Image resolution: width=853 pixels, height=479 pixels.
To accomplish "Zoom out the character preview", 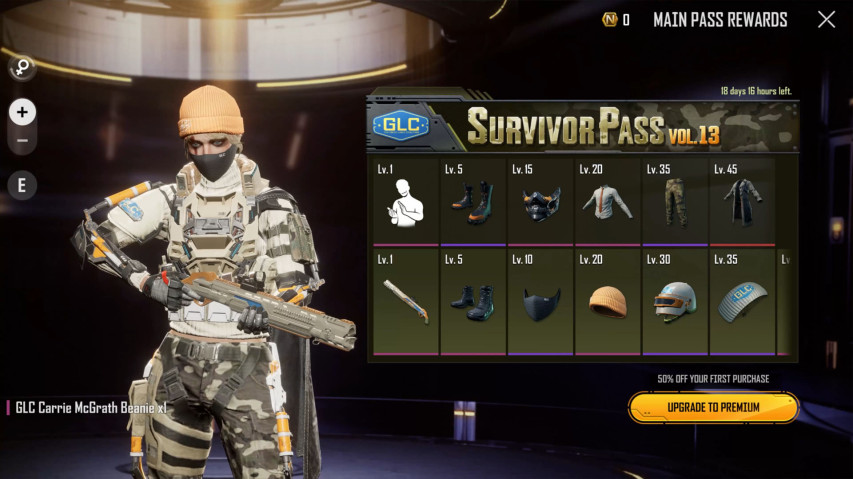I will pos(22,140).
